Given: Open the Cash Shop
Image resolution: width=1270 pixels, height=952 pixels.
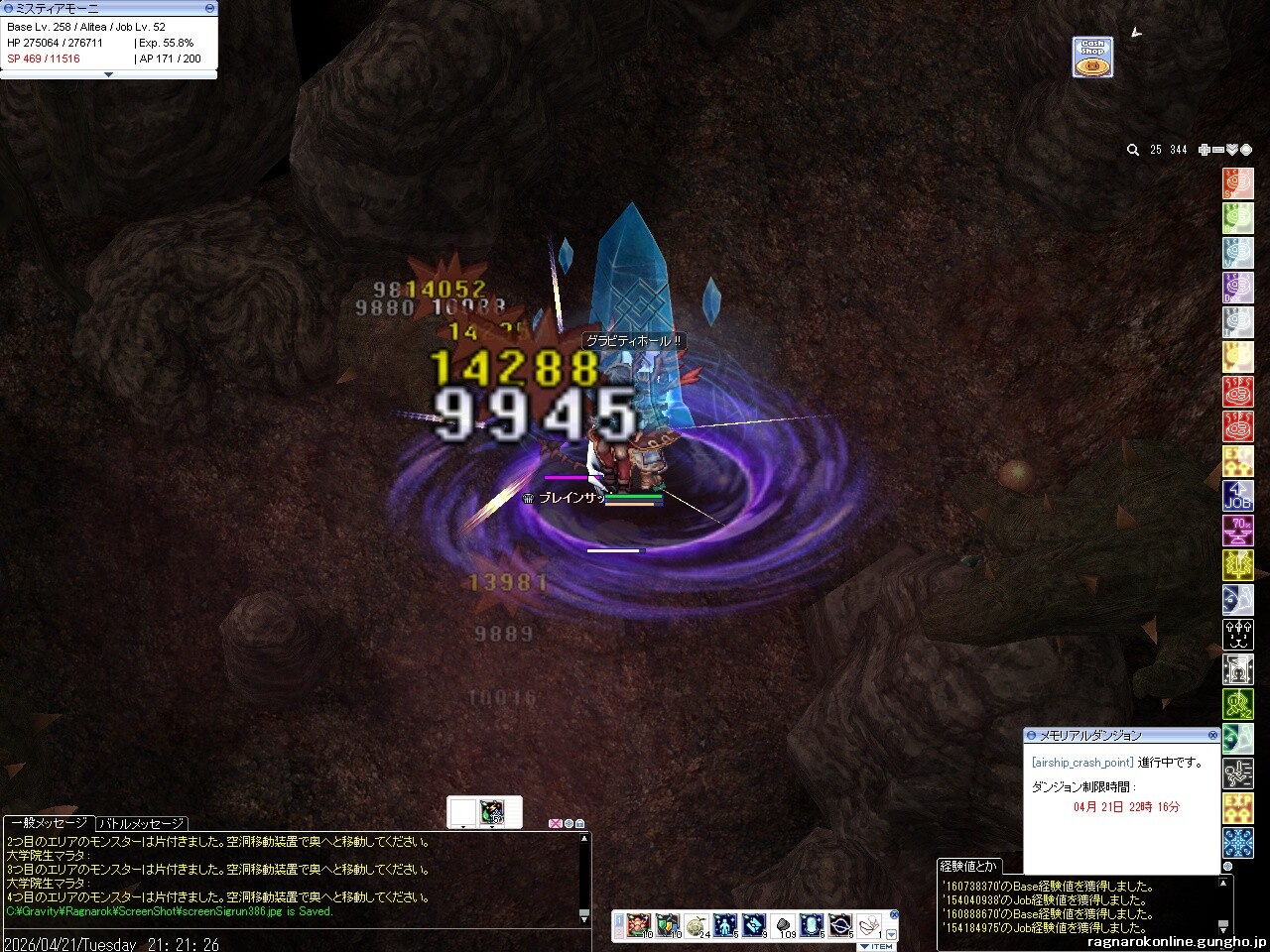Looking at the screenshot, I should pyautogui.click(x=1091, y=58).
